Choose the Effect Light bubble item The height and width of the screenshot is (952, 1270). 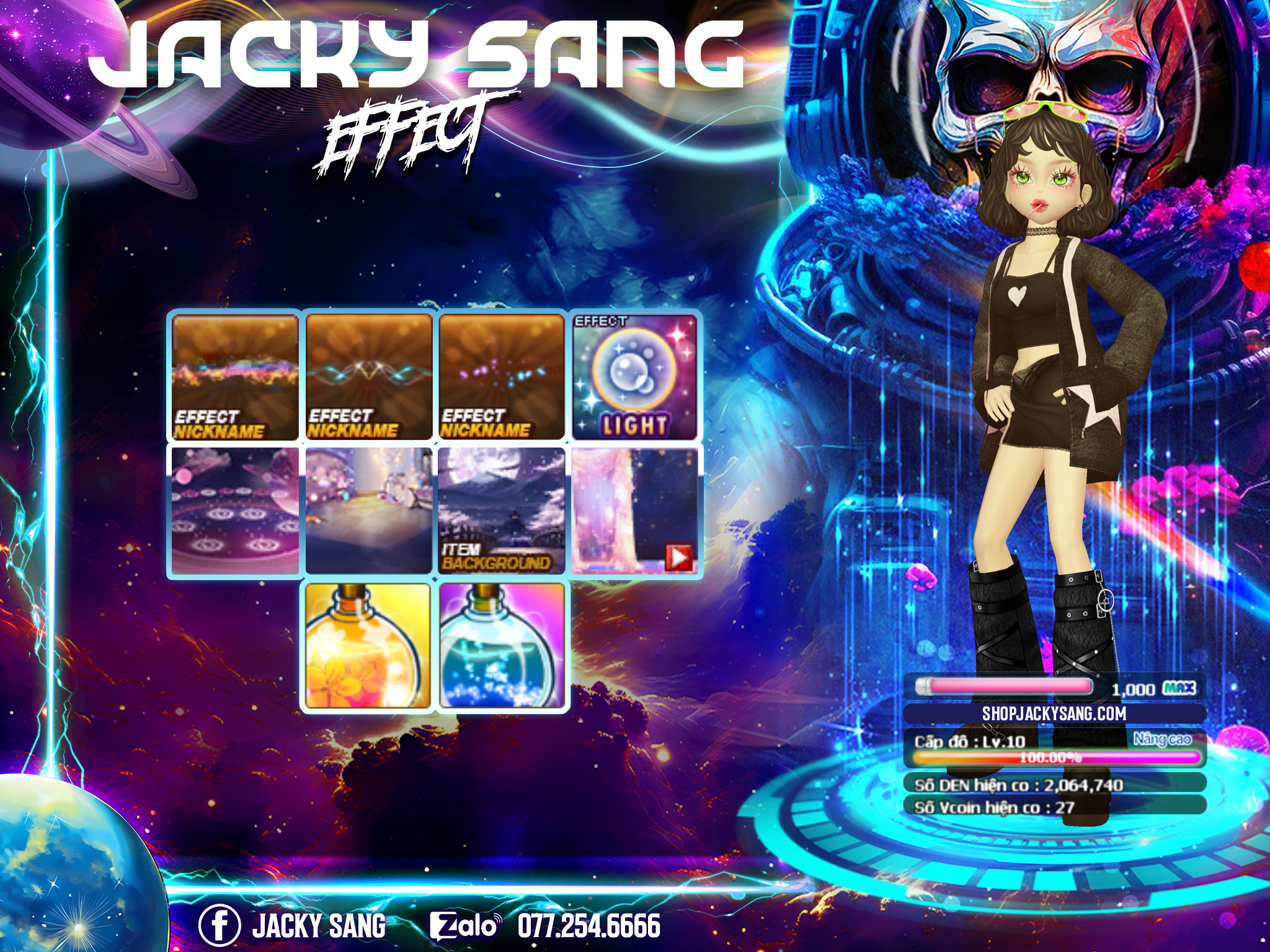coord(635,377)
